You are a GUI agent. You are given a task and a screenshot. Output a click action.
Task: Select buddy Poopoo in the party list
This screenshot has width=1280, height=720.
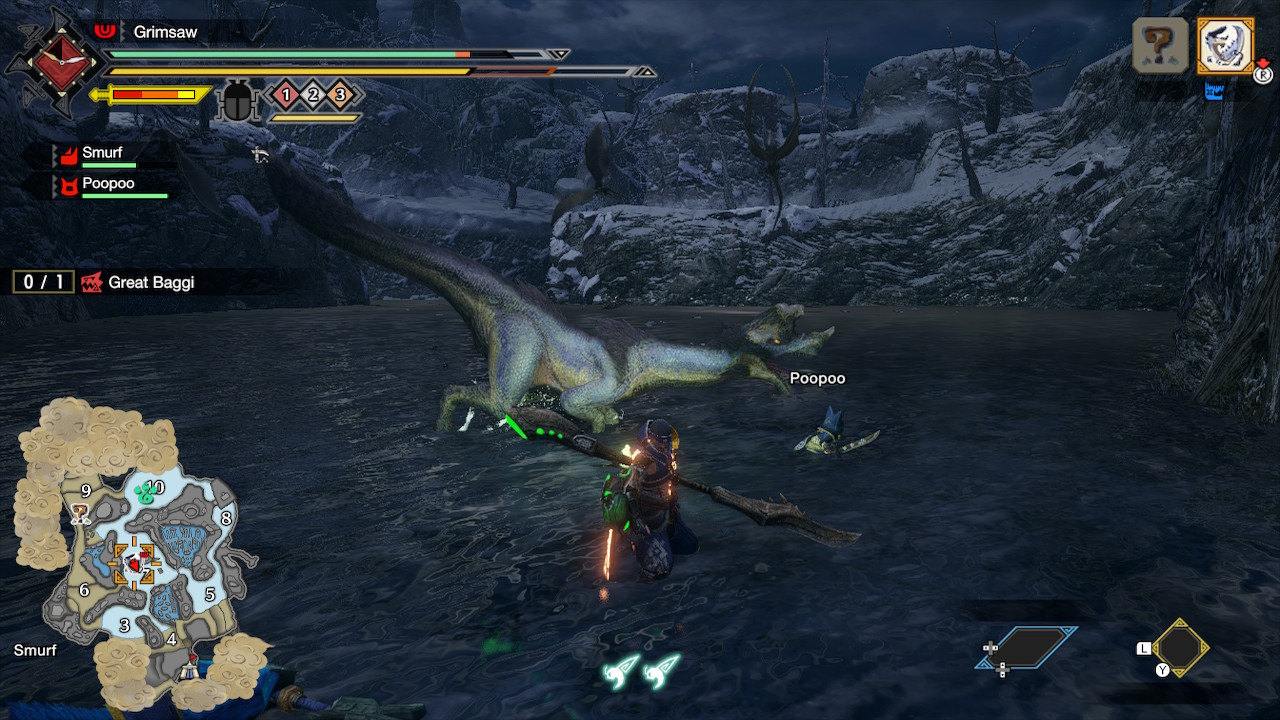pyautogui.click(x=108, y=185)
